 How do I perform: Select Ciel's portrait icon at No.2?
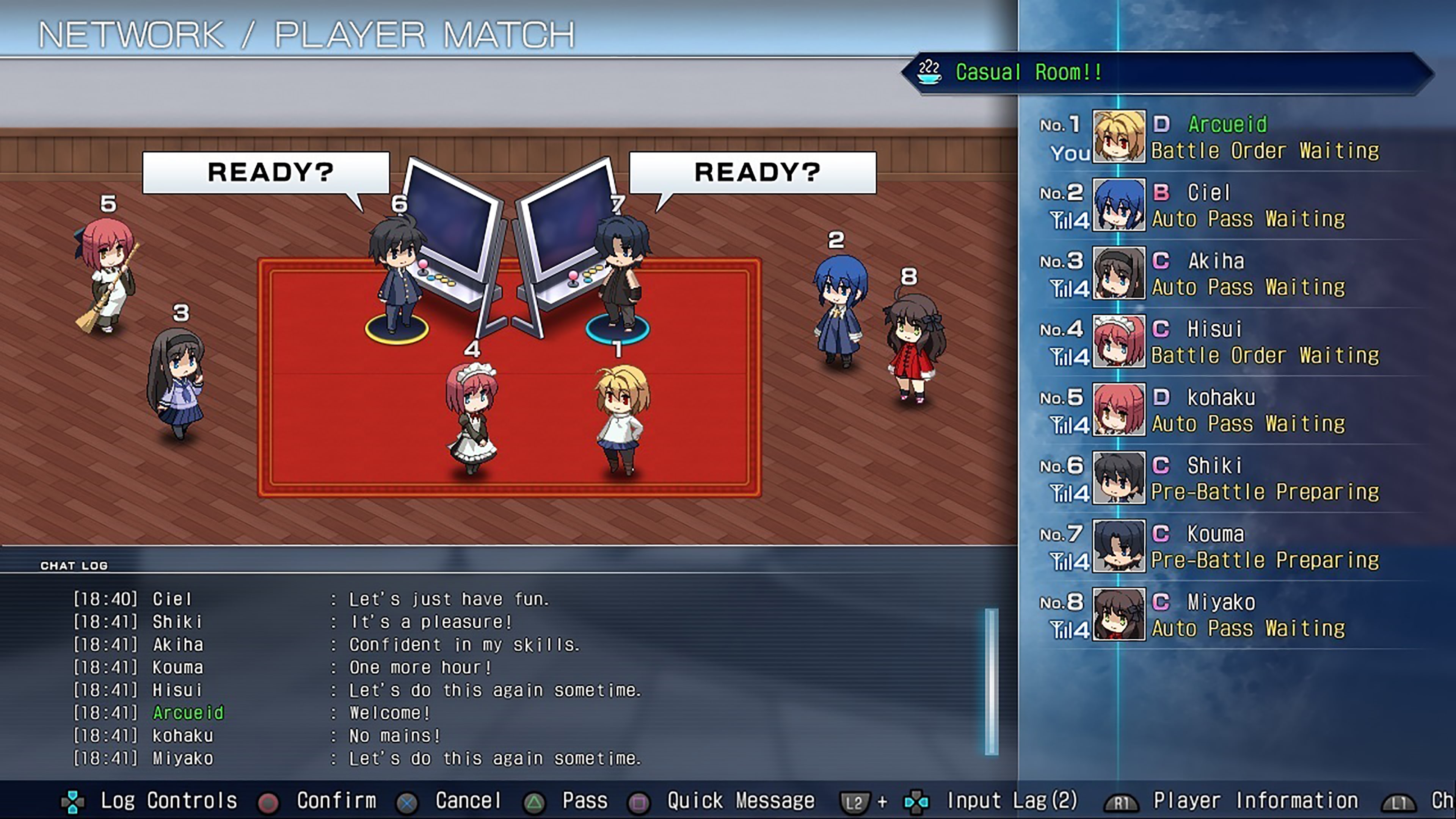(1119, 205)
